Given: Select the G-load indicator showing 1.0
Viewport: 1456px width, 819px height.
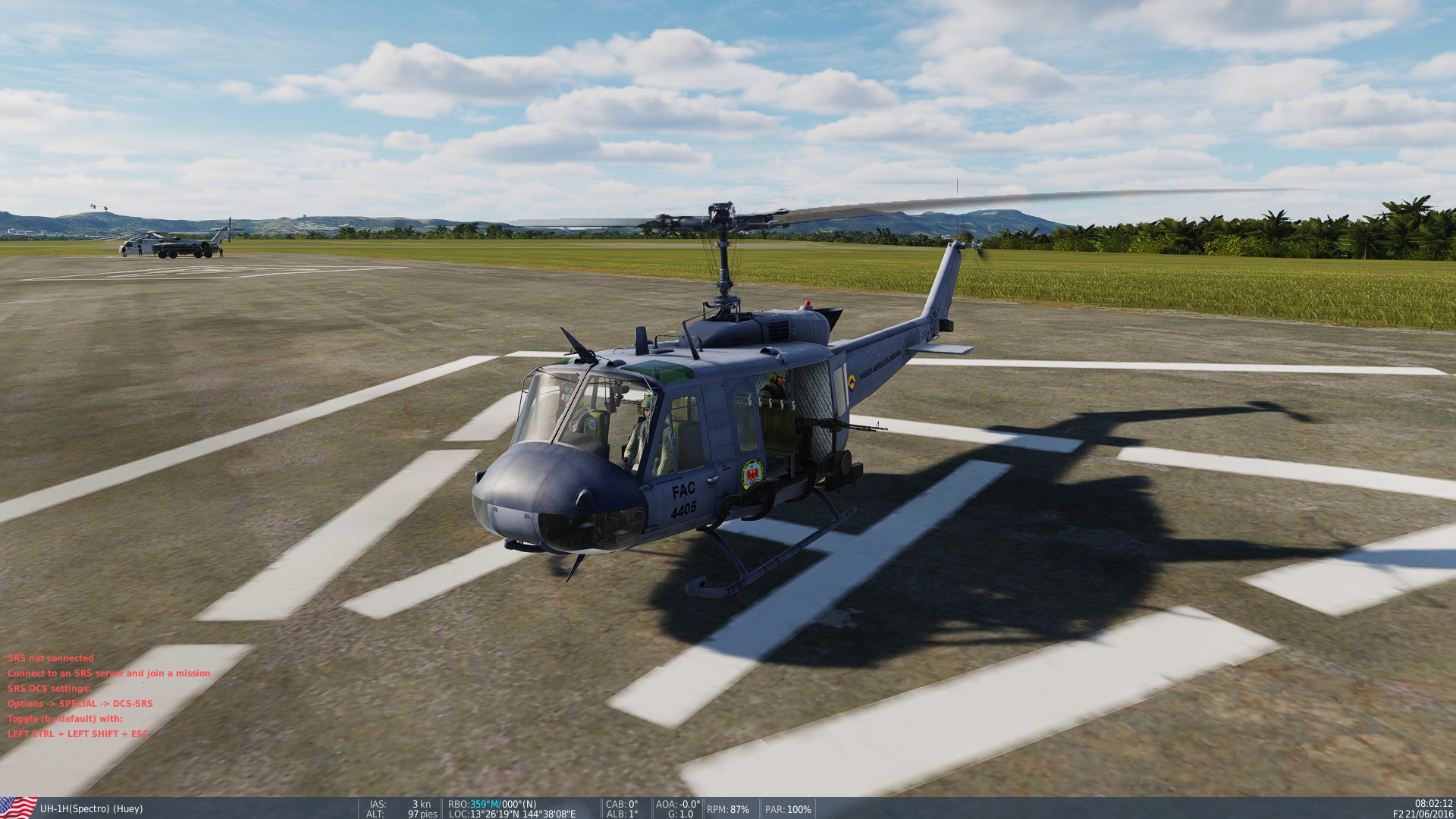Looking at the screenshot, I should point(679,814).
